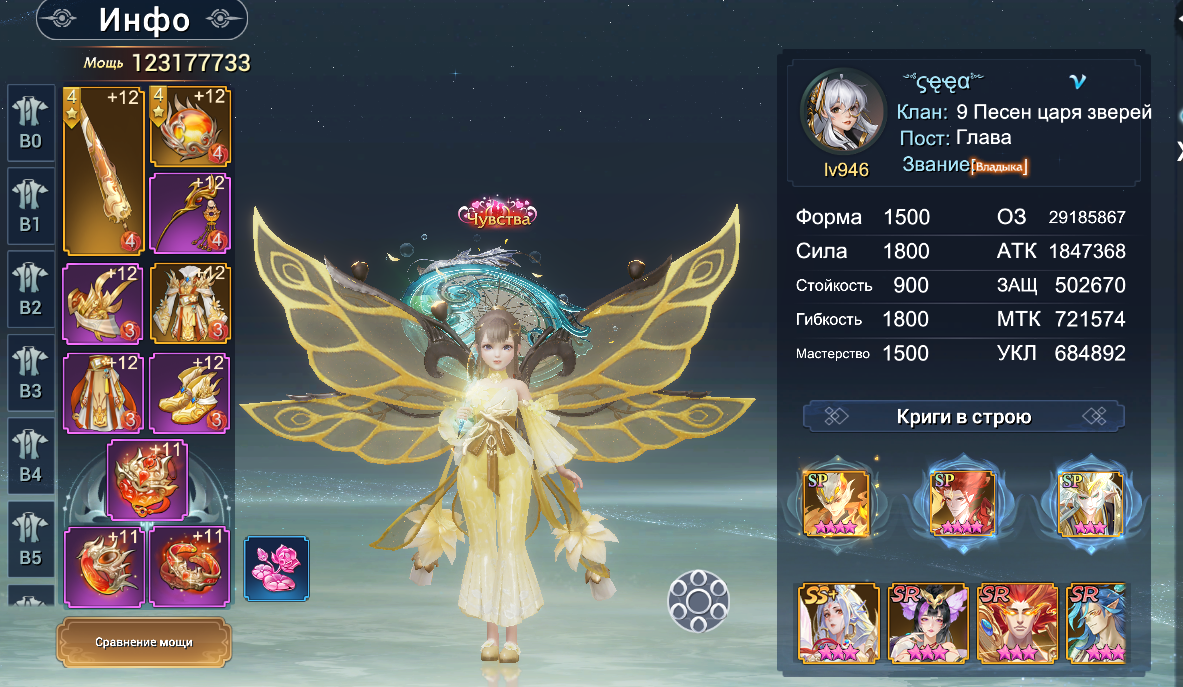Tap the Чувства badge above character
The width and height of the screenshot is (1183, 687).
(497, 216)
